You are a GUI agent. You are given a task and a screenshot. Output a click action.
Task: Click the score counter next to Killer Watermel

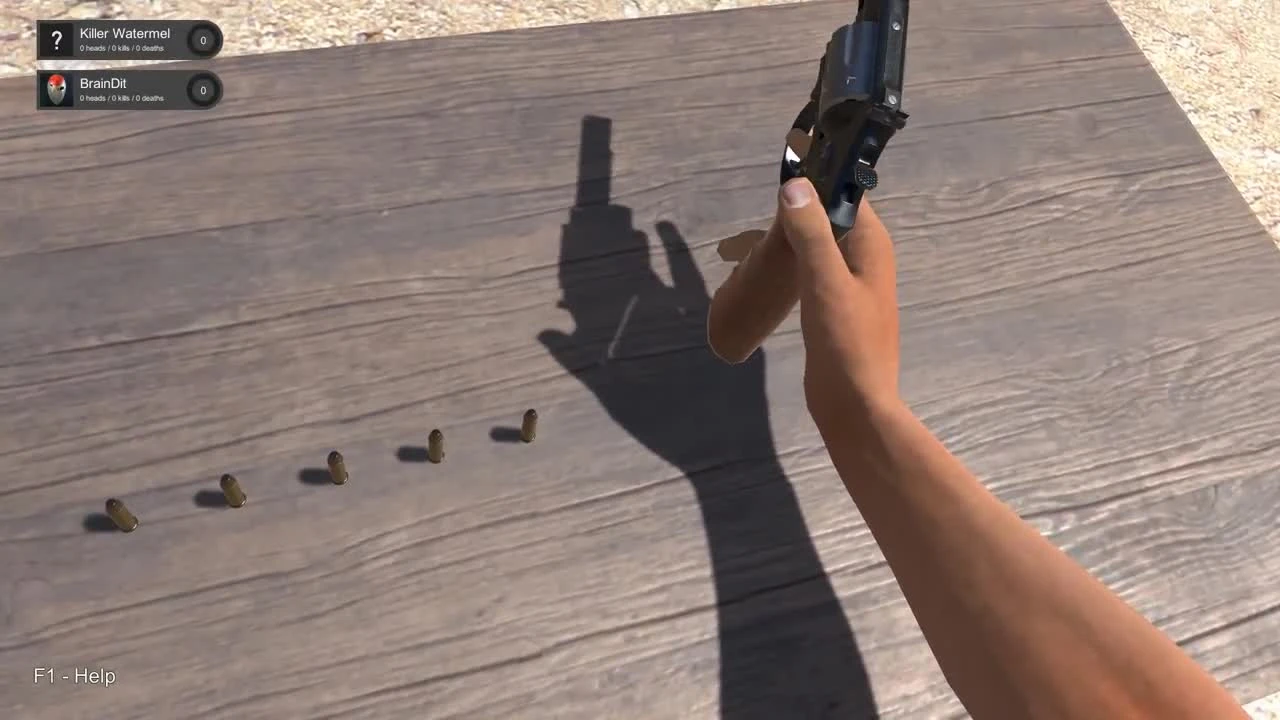[203, 40]
